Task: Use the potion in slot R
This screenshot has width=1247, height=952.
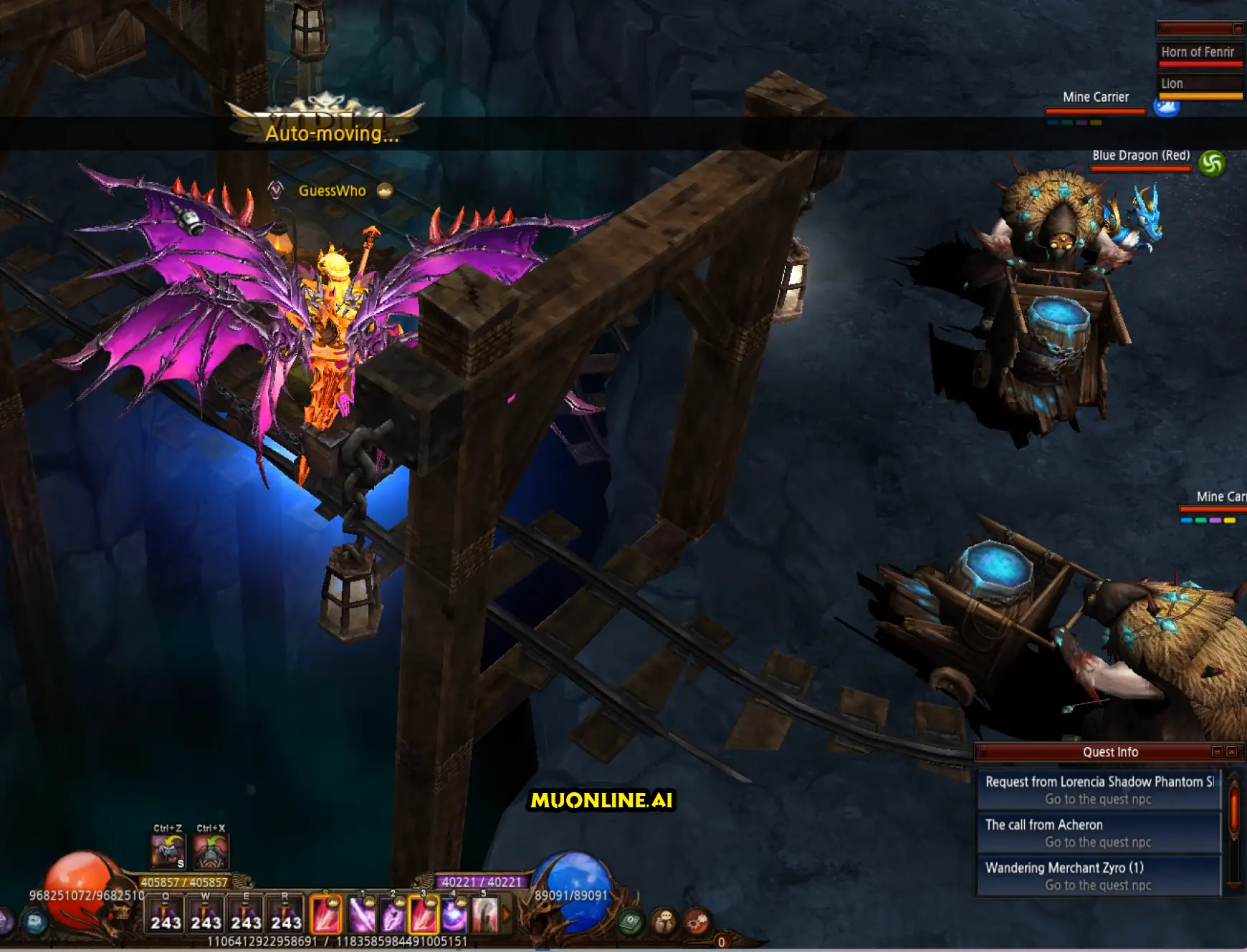Action: 286,915
